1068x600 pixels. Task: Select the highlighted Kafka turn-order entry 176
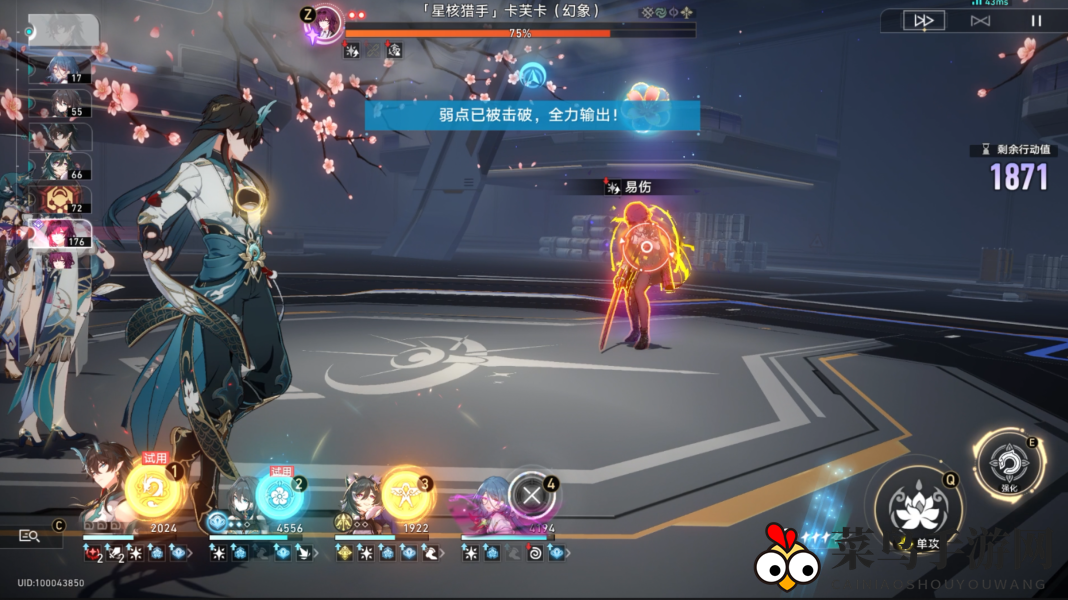click(60, 233)
